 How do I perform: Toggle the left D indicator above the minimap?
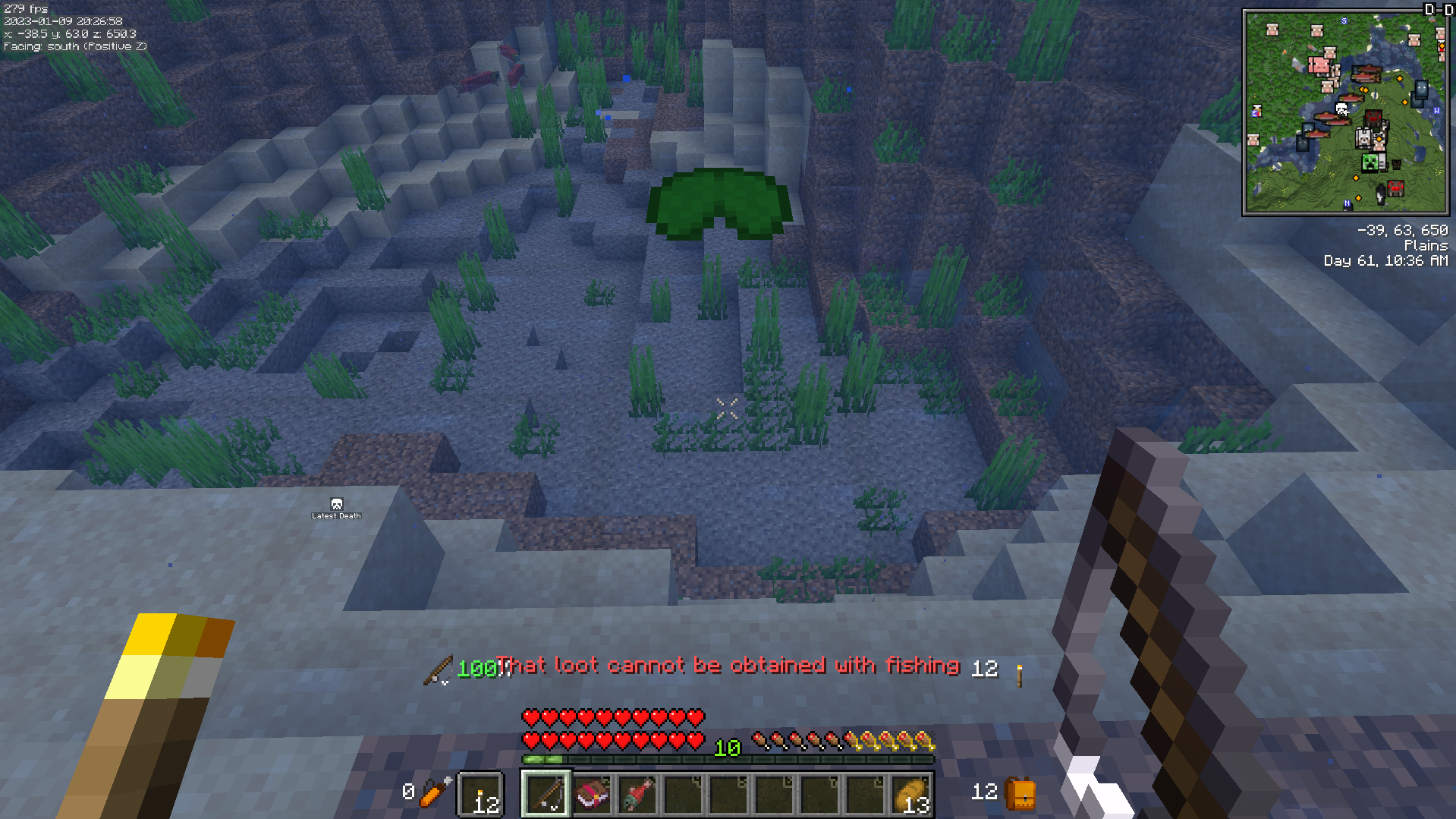1430,9
